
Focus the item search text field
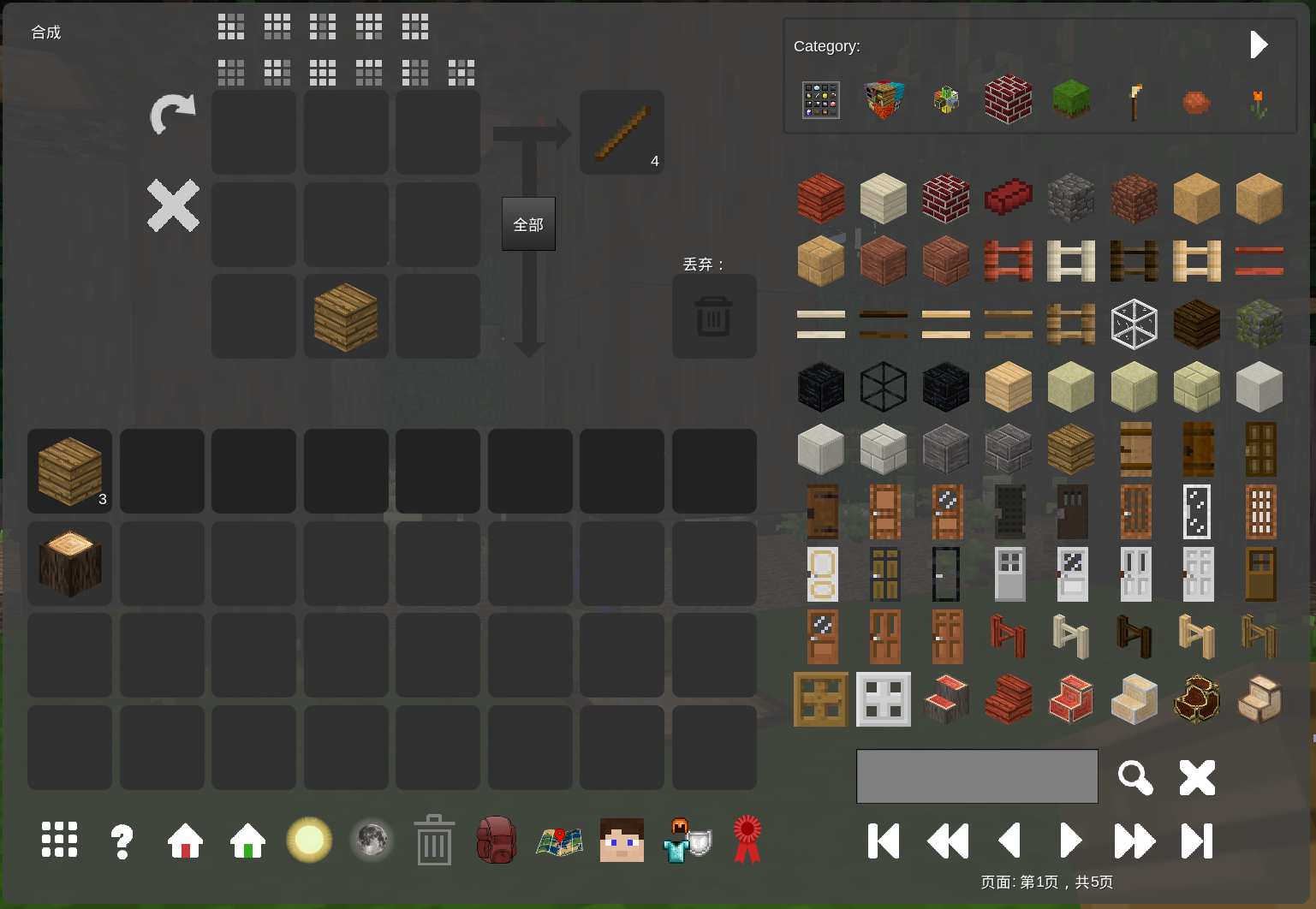coord(977,776)
